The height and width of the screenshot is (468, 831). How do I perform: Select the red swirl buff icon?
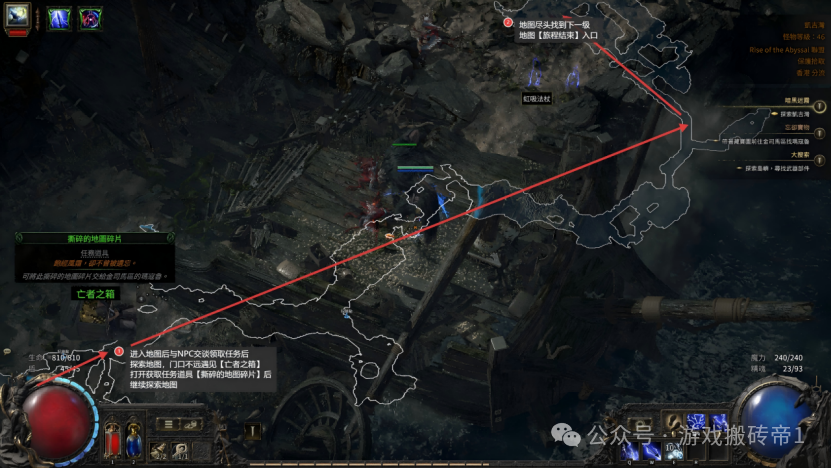coord(89,18)
